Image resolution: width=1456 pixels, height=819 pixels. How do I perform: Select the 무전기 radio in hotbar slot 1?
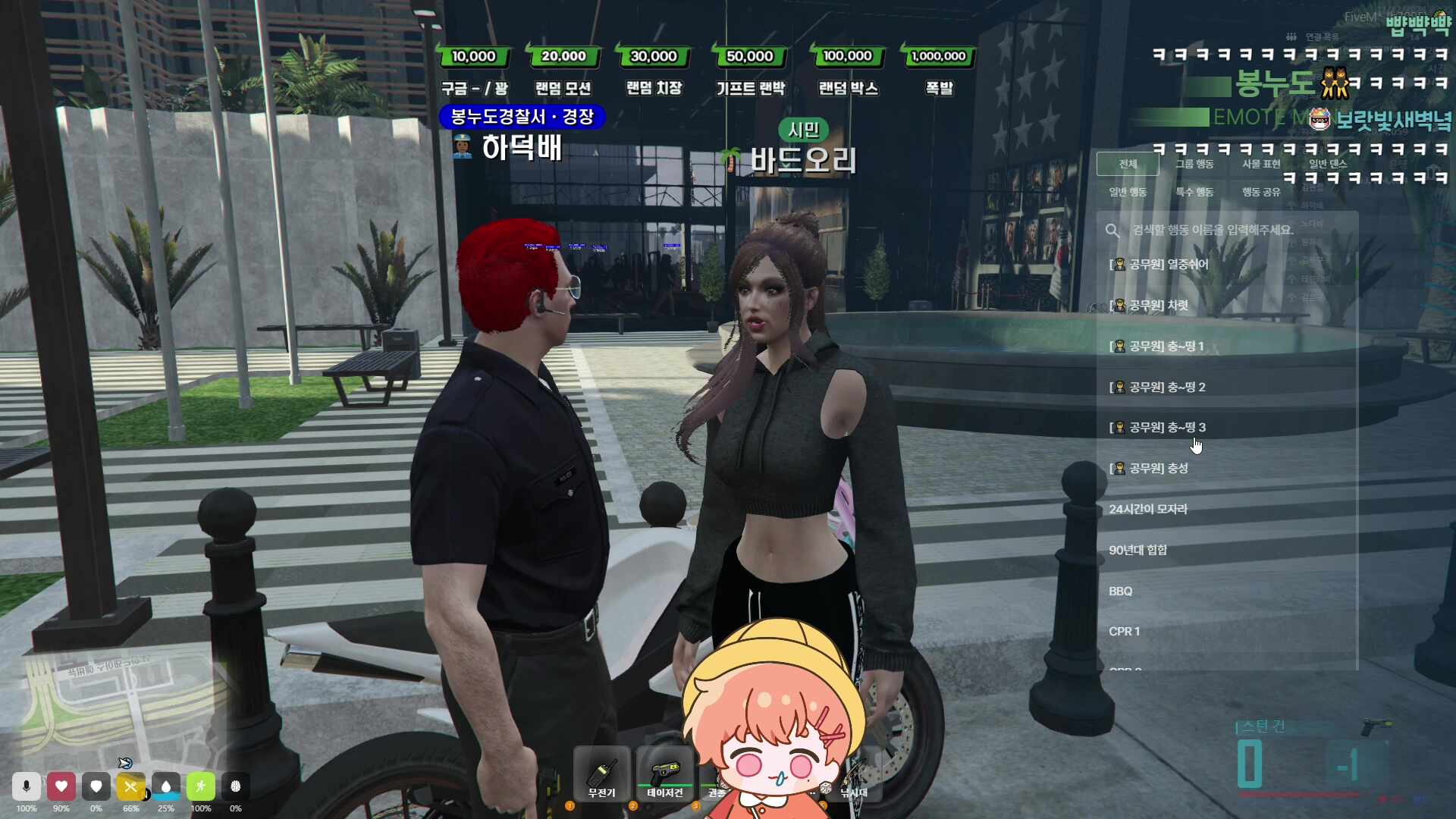pyautogui.click(x=601, y=773)
